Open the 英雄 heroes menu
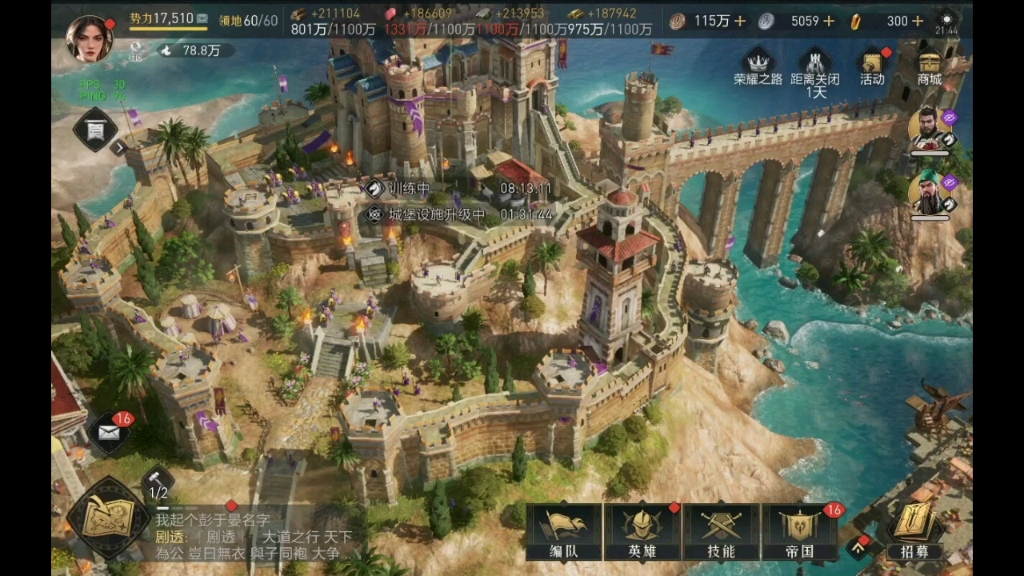This screenshot has width=1024, height=576. pos(643,531)
